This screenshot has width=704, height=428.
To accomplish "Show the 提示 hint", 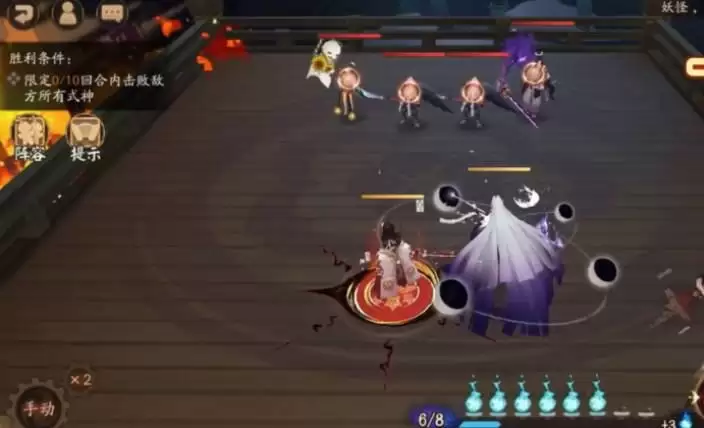I will pyautogui.click(x=86, y=137).
